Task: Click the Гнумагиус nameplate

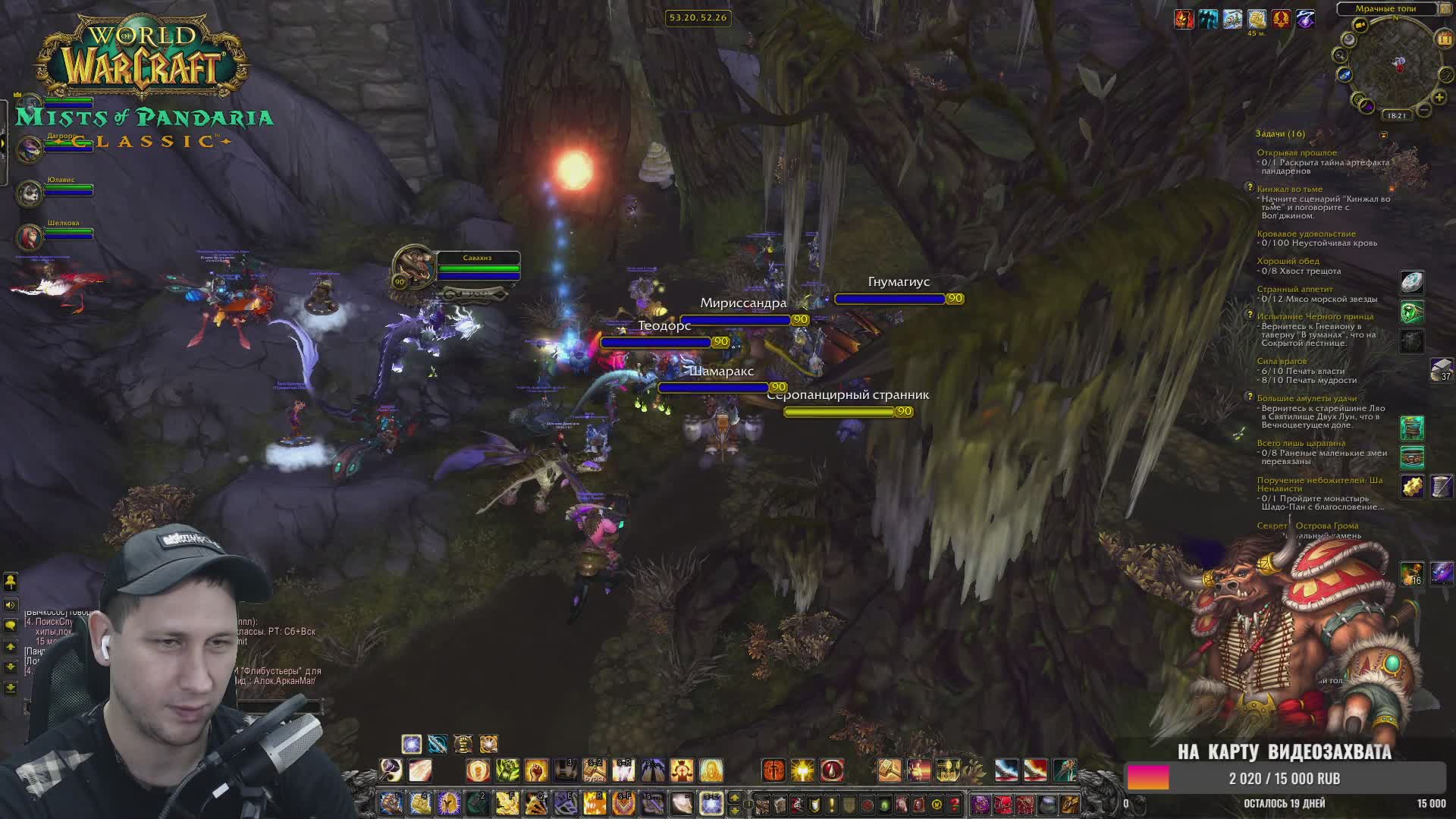Action: click(890, 299)
